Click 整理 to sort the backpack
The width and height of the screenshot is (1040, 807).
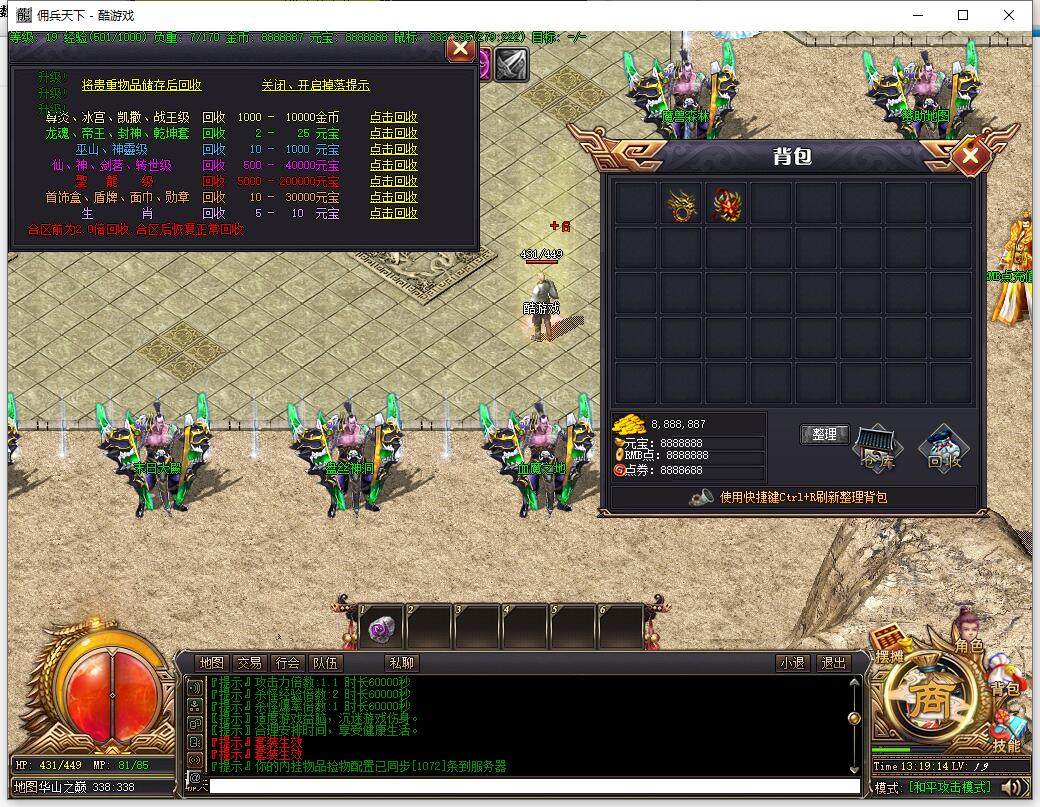pos(824,434)
